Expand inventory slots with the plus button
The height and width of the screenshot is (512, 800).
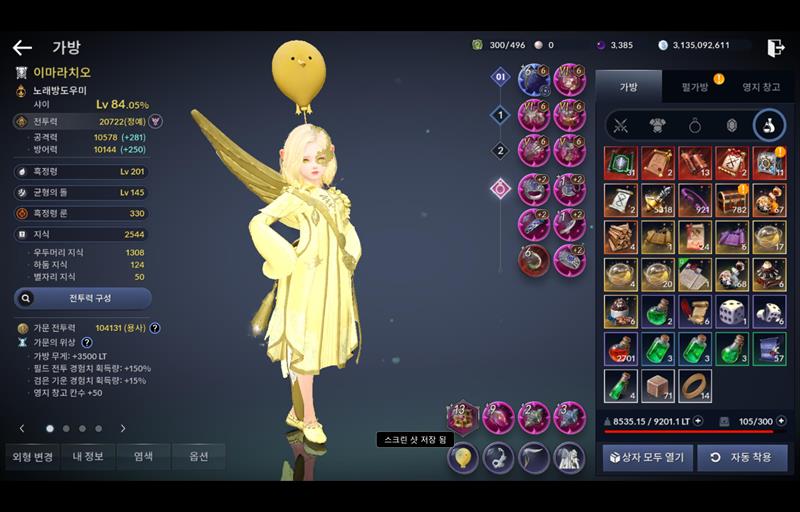(780, 421)
